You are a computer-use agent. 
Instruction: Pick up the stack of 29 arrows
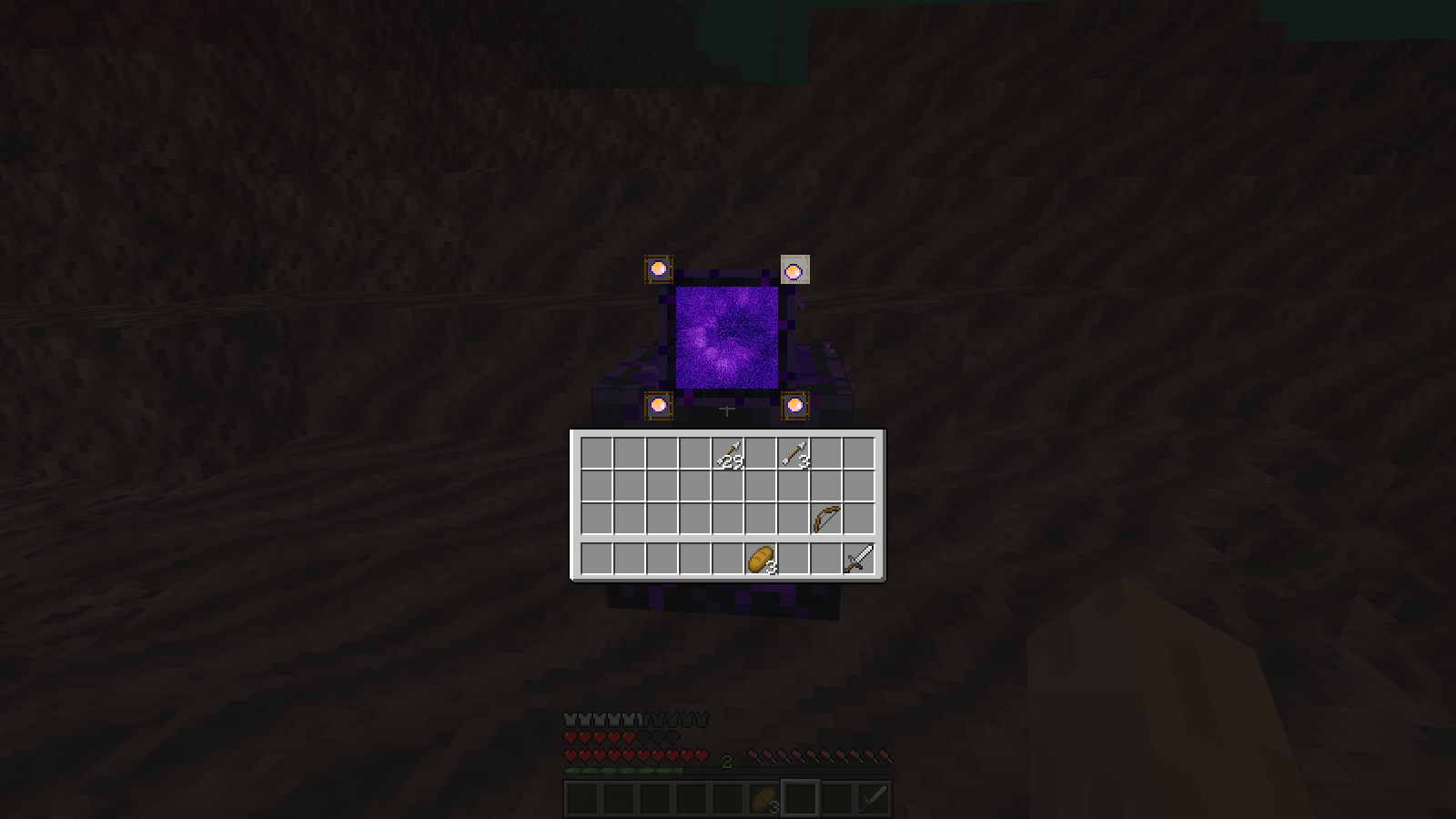728,453
